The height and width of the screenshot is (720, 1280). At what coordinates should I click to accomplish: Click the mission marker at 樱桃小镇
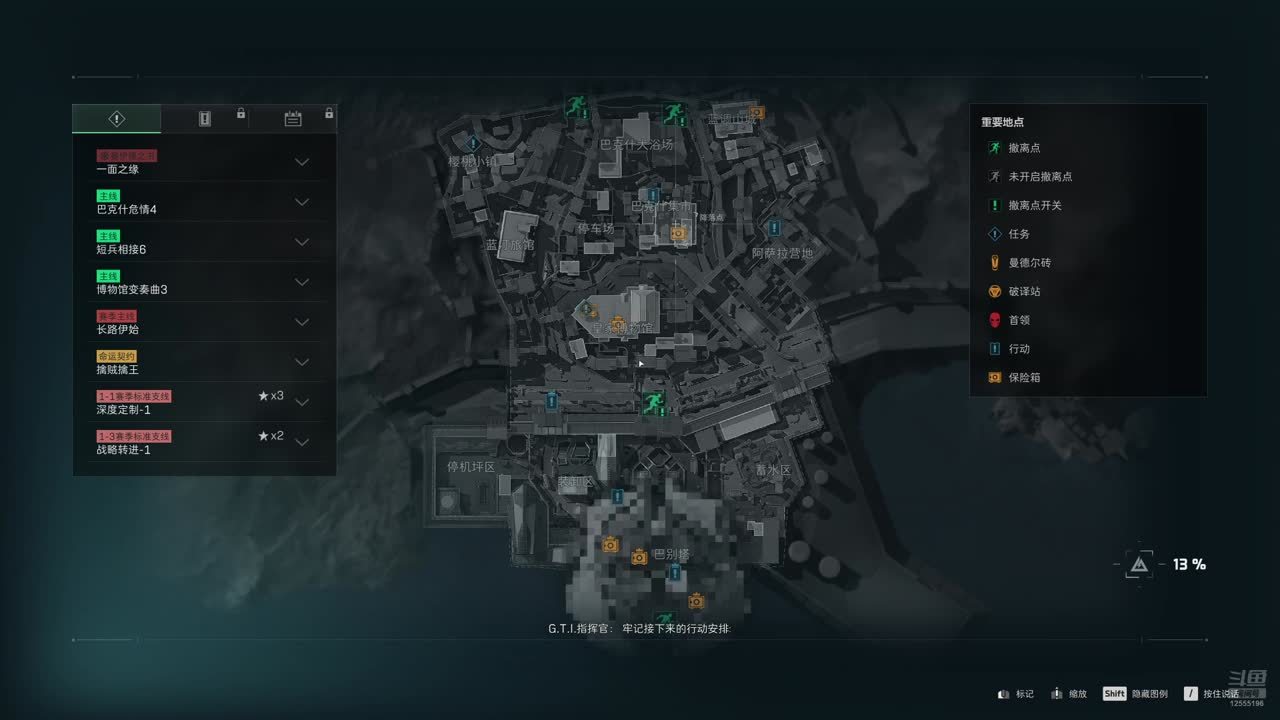(x=474, y=144)
